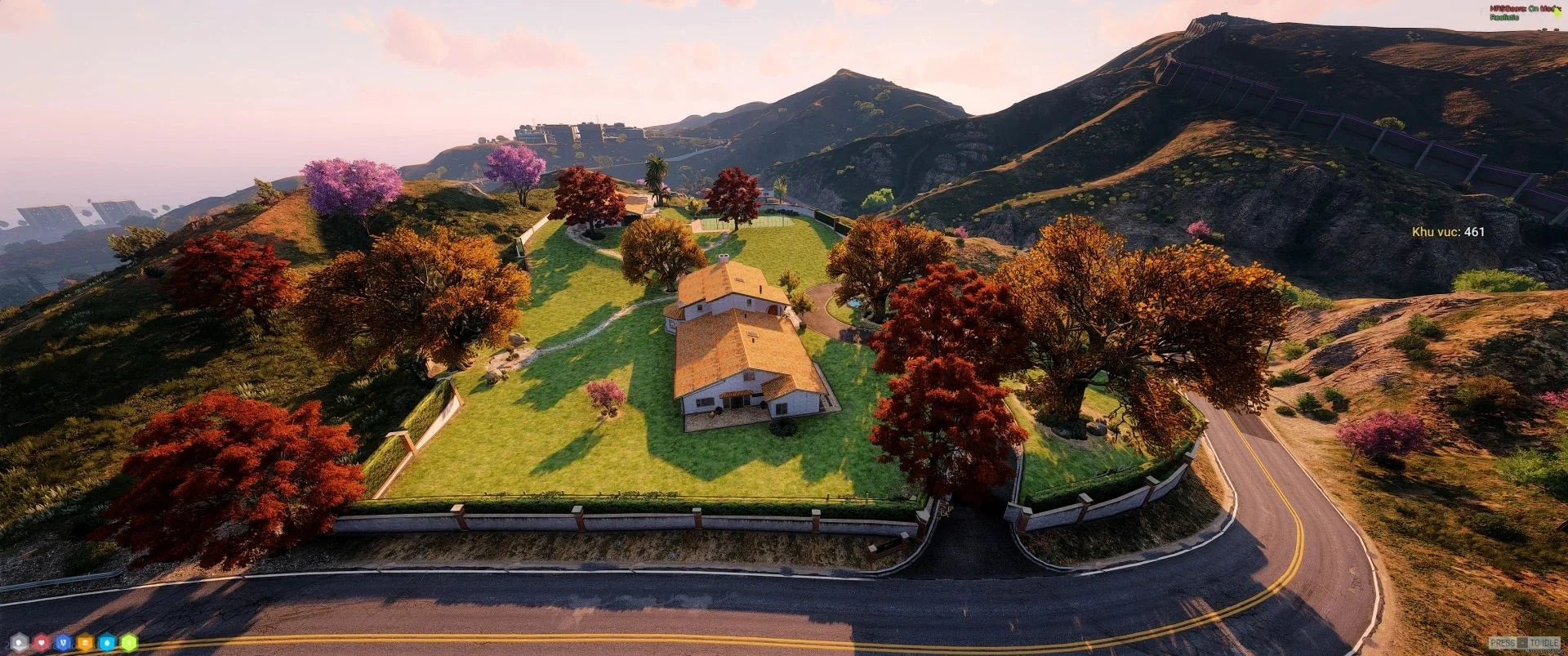Select the lime green hexagon status icon
This screenshot has width=1568, height=656.
coord(129,642)
